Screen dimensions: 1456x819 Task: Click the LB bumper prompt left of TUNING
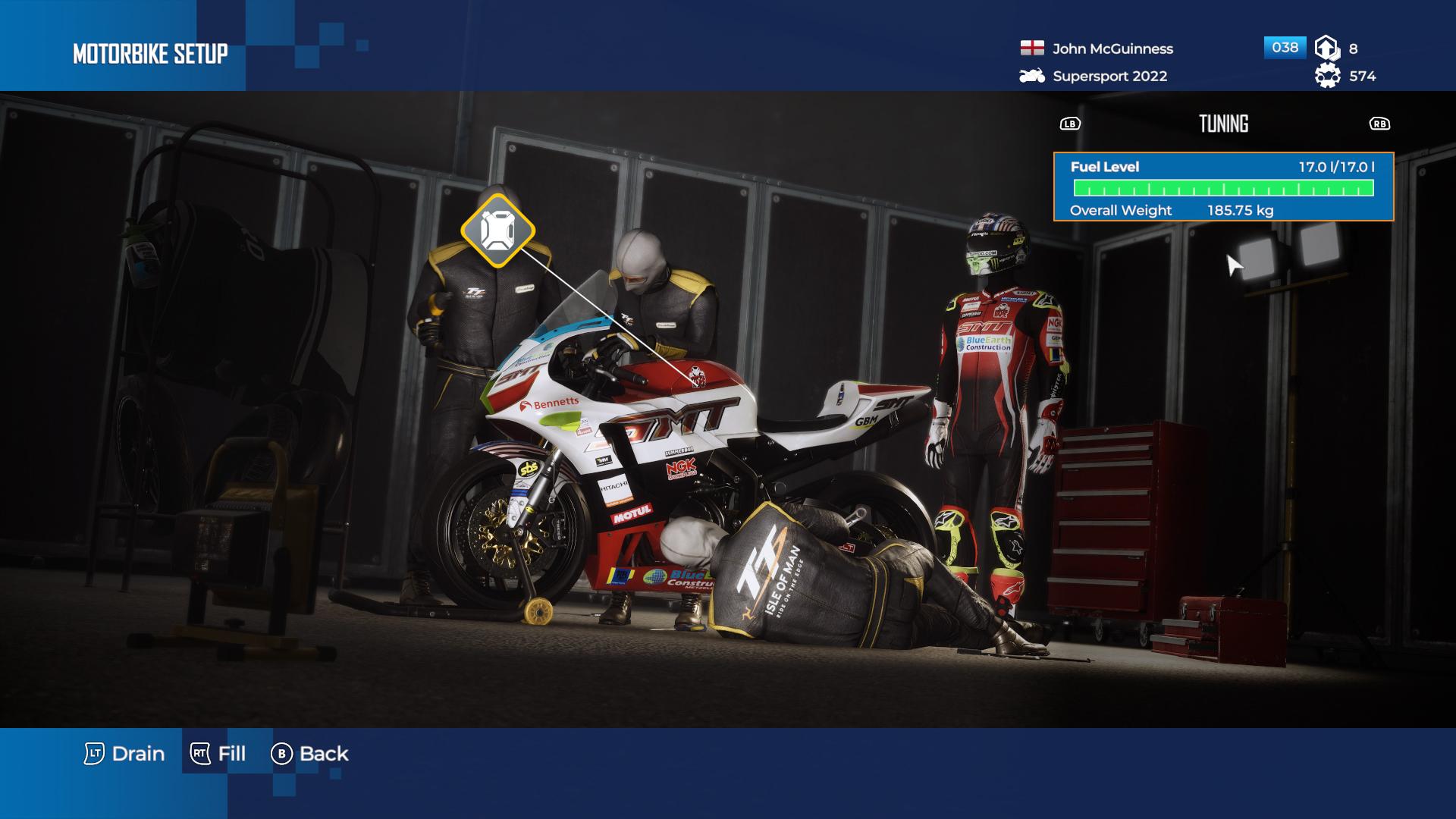pos(1070,124)
